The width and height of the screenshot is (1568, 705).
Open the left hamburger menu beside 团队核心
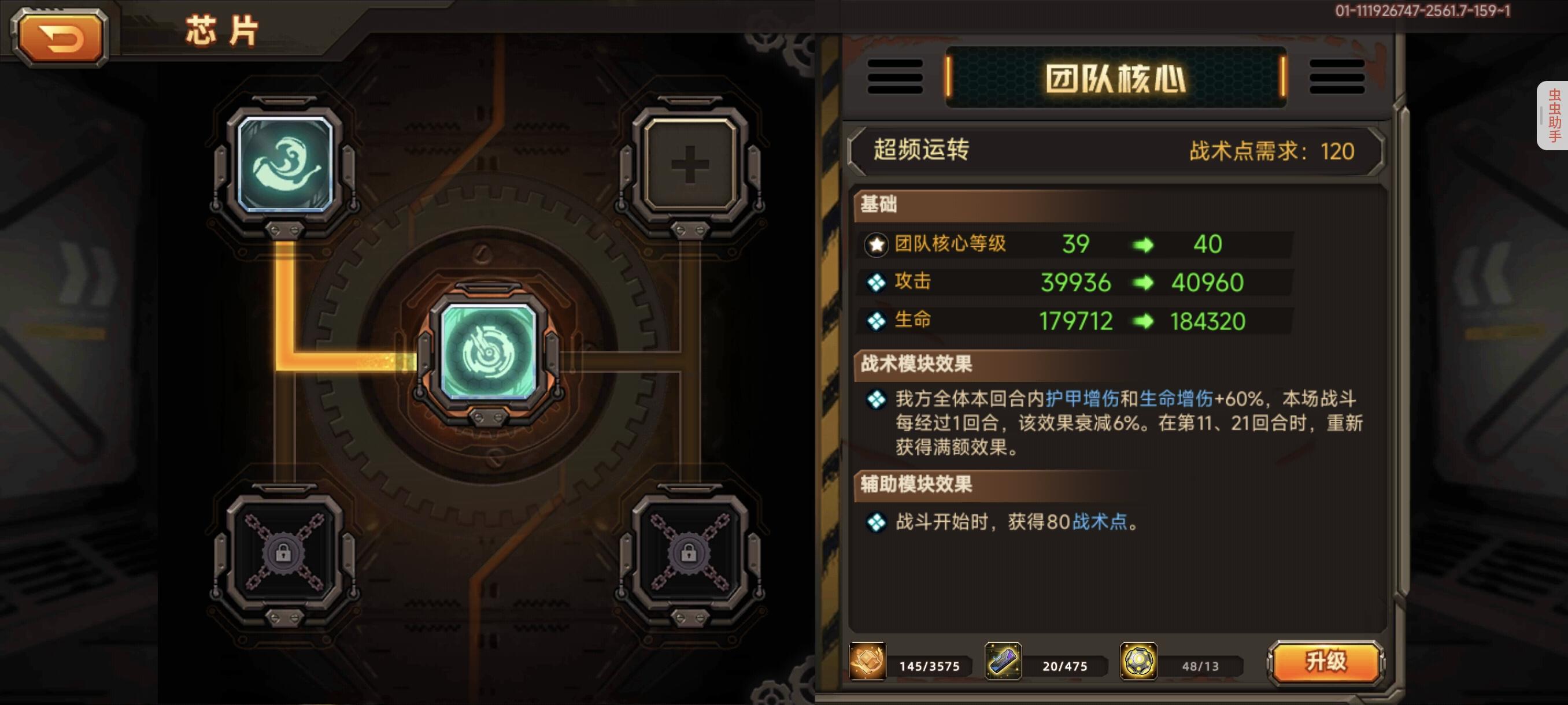click(x=894, y=76)
